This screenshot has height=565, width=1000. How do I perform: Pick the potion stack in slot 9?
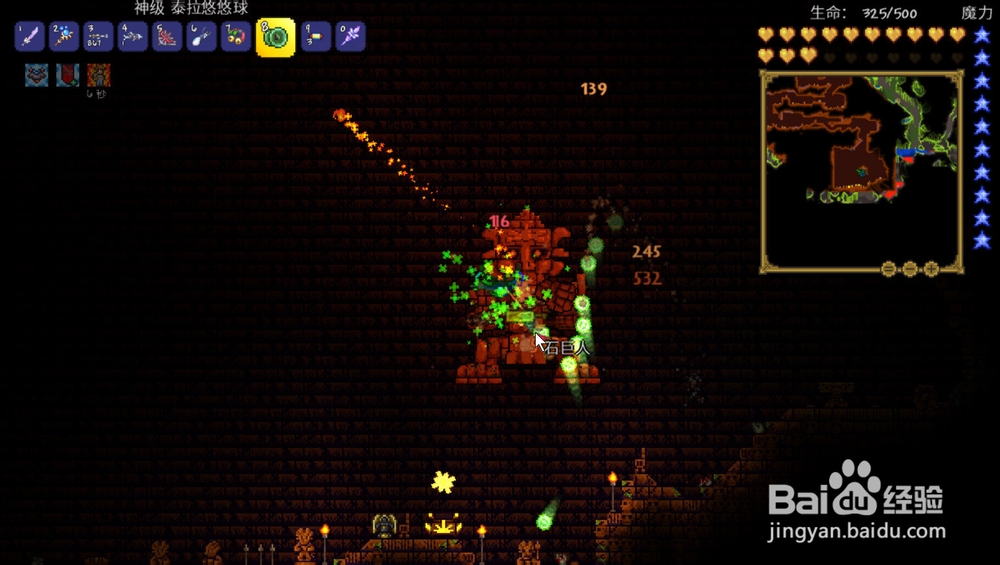click(x=316, y=38)
